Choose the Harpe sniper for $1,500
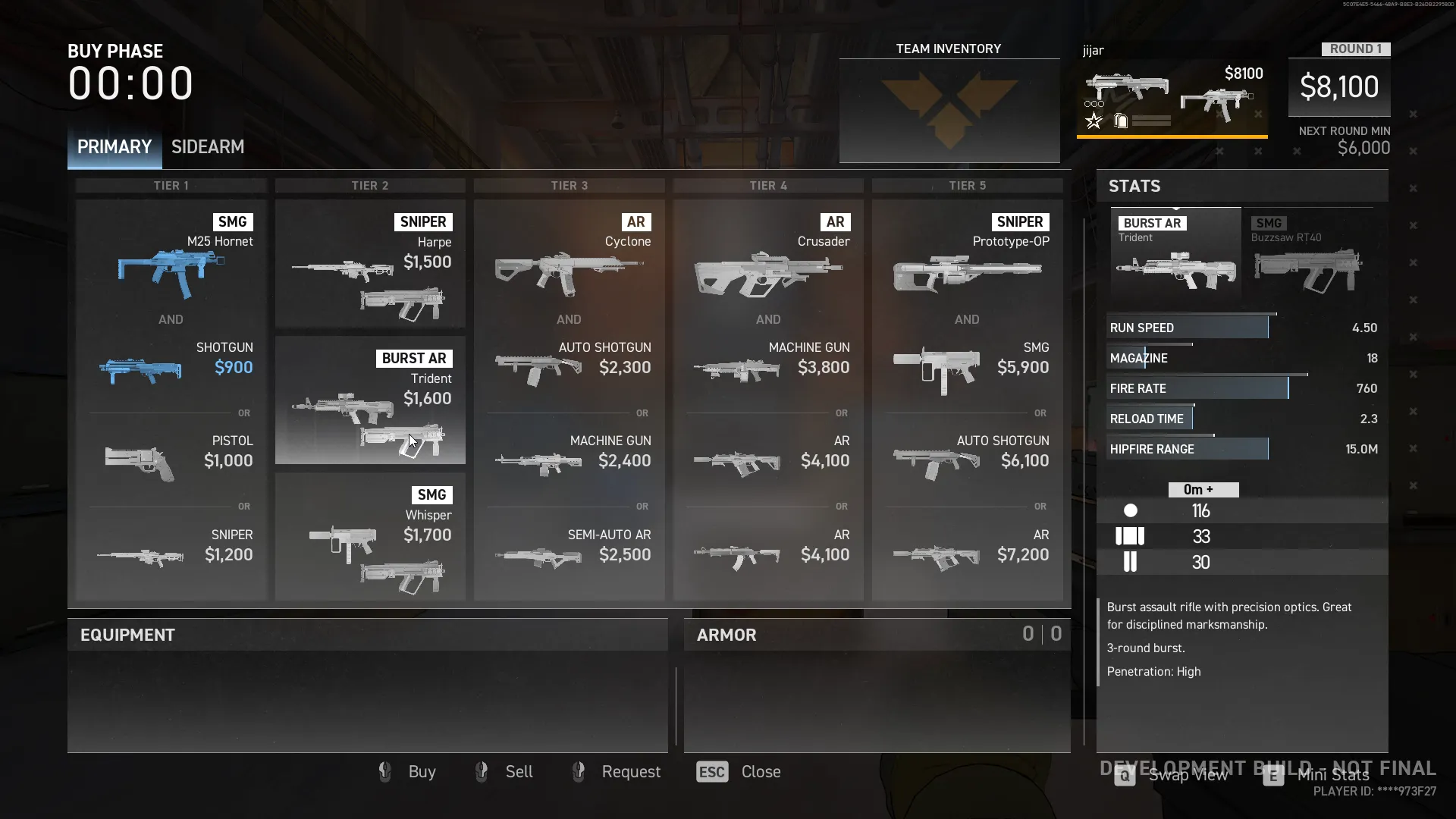The image size is (1456, 819). (370, 263)
